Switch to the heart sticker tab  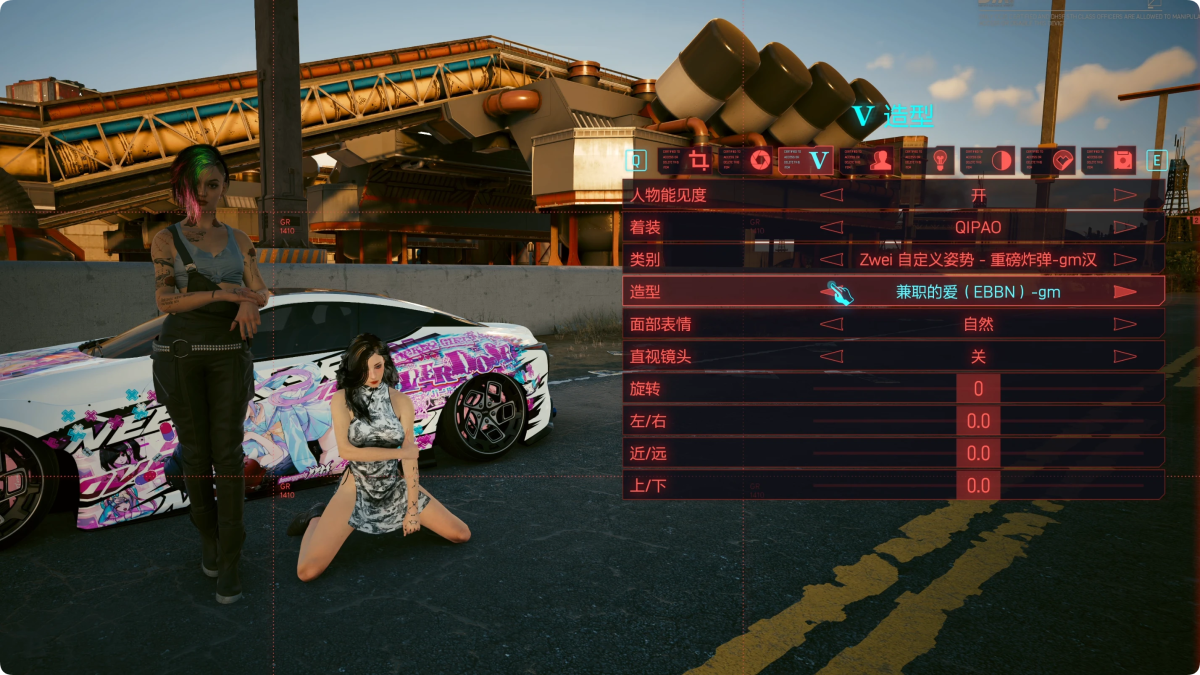[1062, 160]
